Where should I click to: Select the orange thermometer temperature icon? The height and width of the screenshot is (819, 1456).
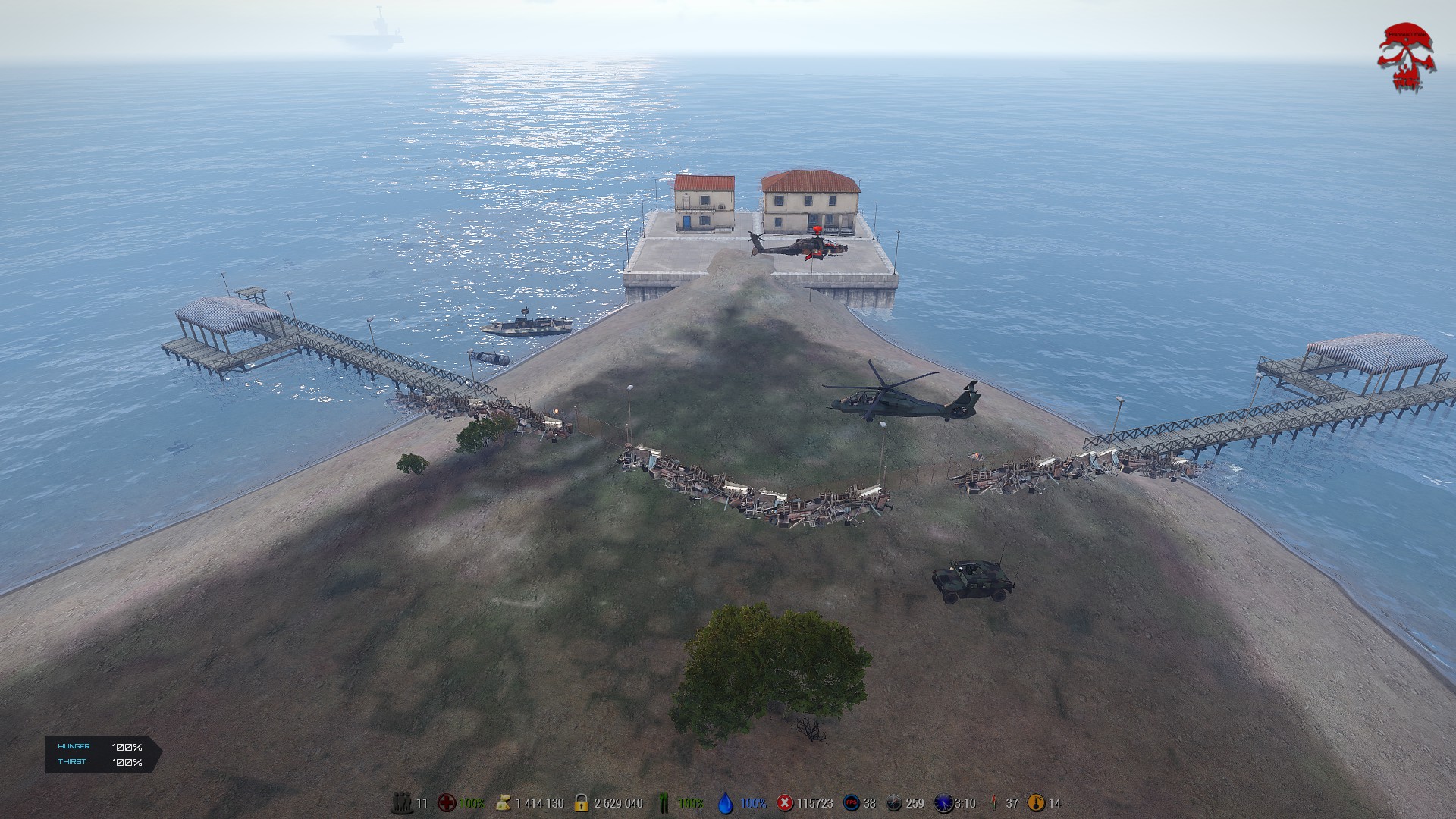(x=1036, y=803)
